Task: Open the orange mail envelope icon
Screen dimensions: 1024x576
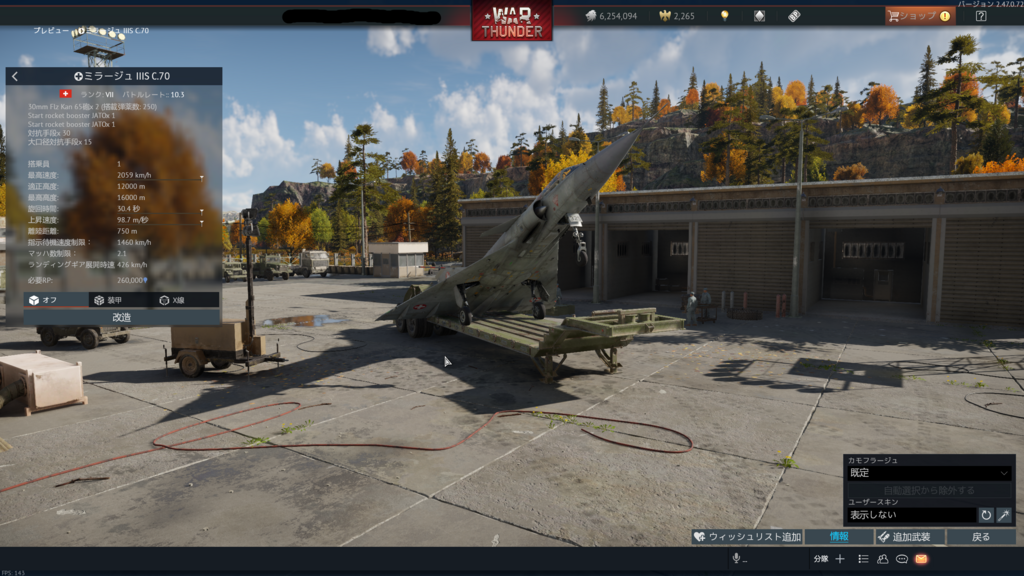Action: (x=921, y=559)
